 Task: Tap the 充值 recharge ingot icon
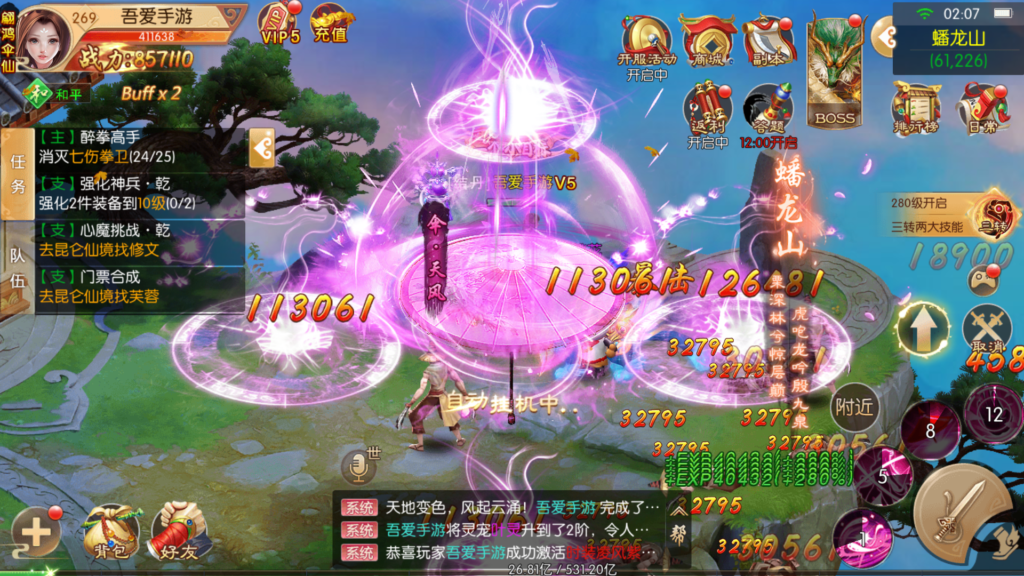pyautogui.click(x=330, y=23)
